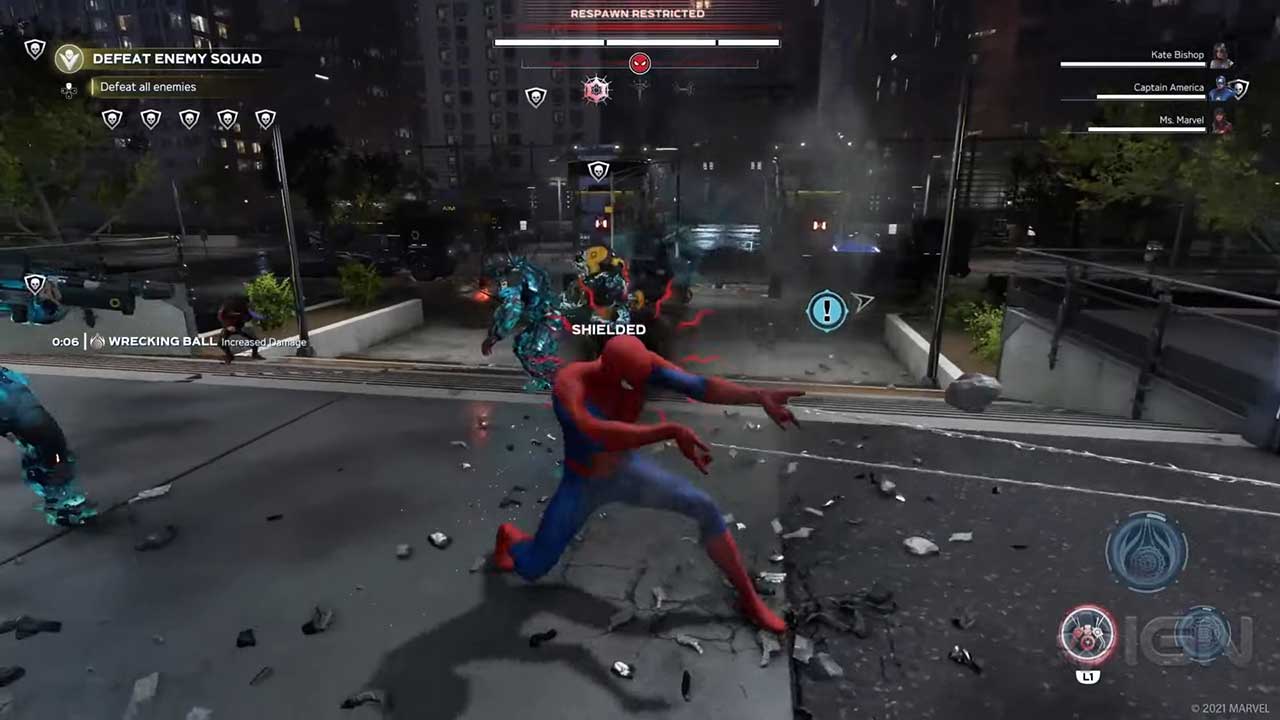This screenshot has height=720, width=1280.
Task: Click the blue exclamation alert marker
Action: pos(827,311)
